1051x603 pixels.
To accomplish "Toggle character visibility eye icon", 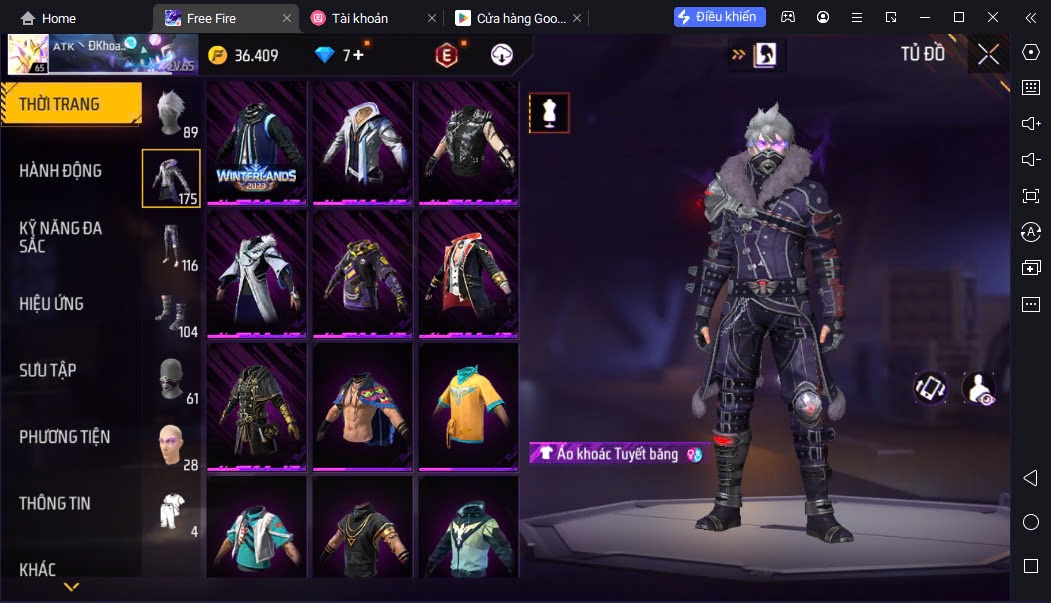I will pos(978,388).
